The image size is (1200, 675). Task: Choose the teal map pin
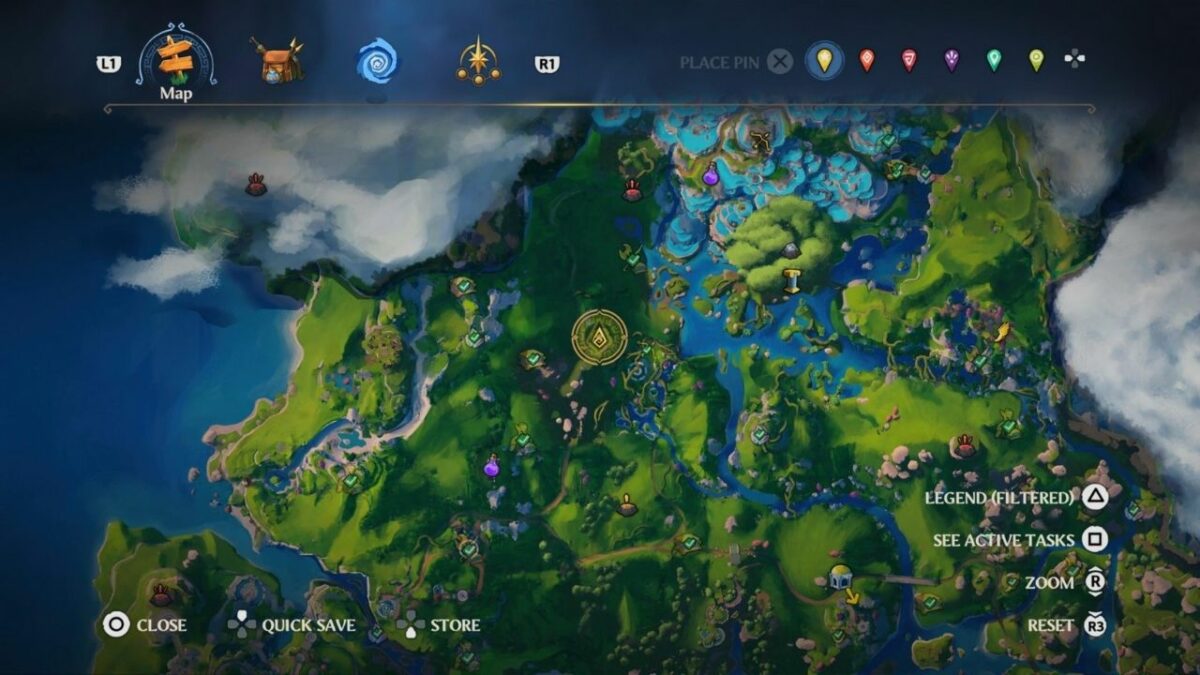coord(993,61)
